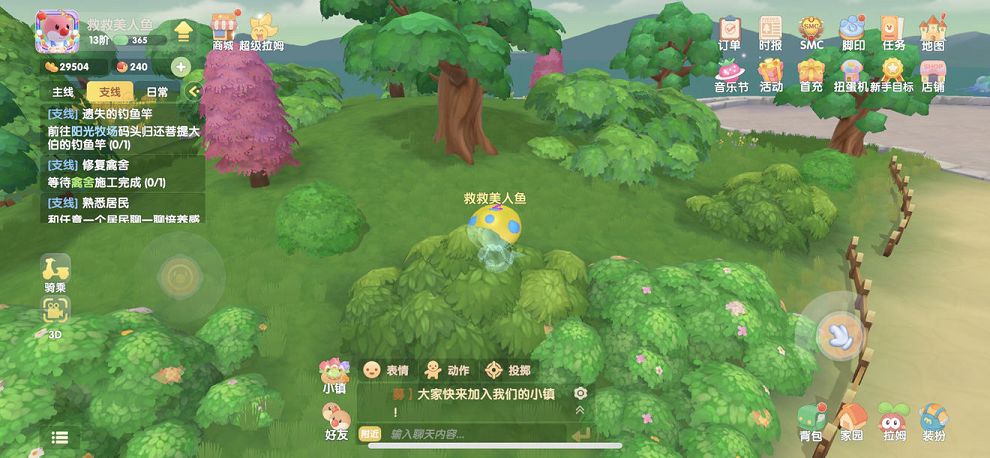This screenshot has height=458, width=990.
Task: Open the 订单 orders panel
Action: (x=730, y=28)
